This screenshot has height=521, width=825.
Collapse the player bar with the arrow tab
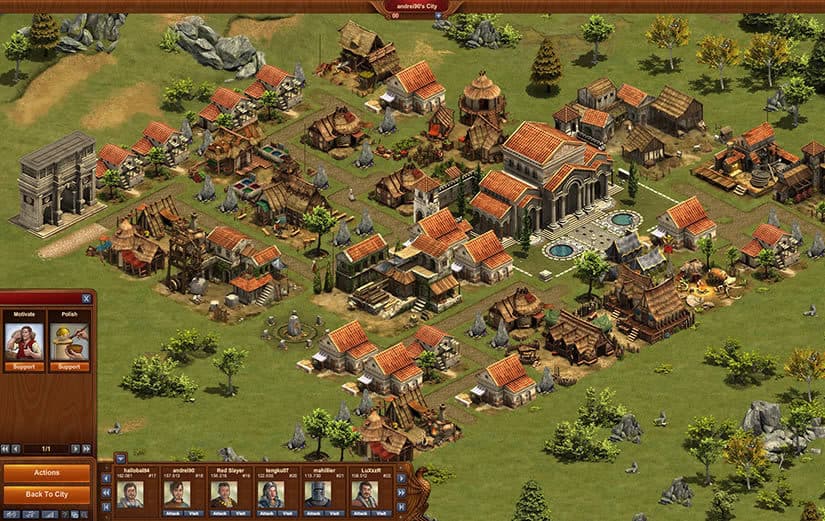120,459
